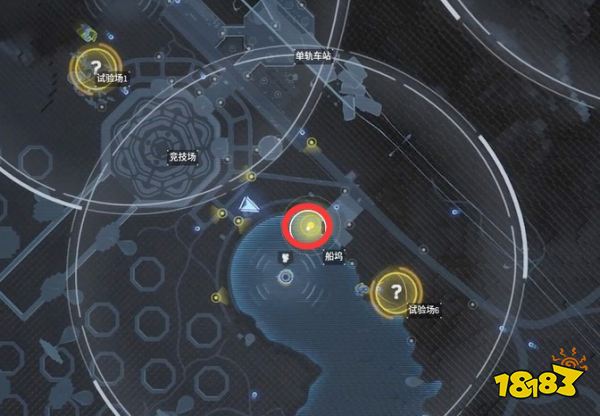
Task: Select the 单轨车站 station label
Action: click(x=313, y=56)
